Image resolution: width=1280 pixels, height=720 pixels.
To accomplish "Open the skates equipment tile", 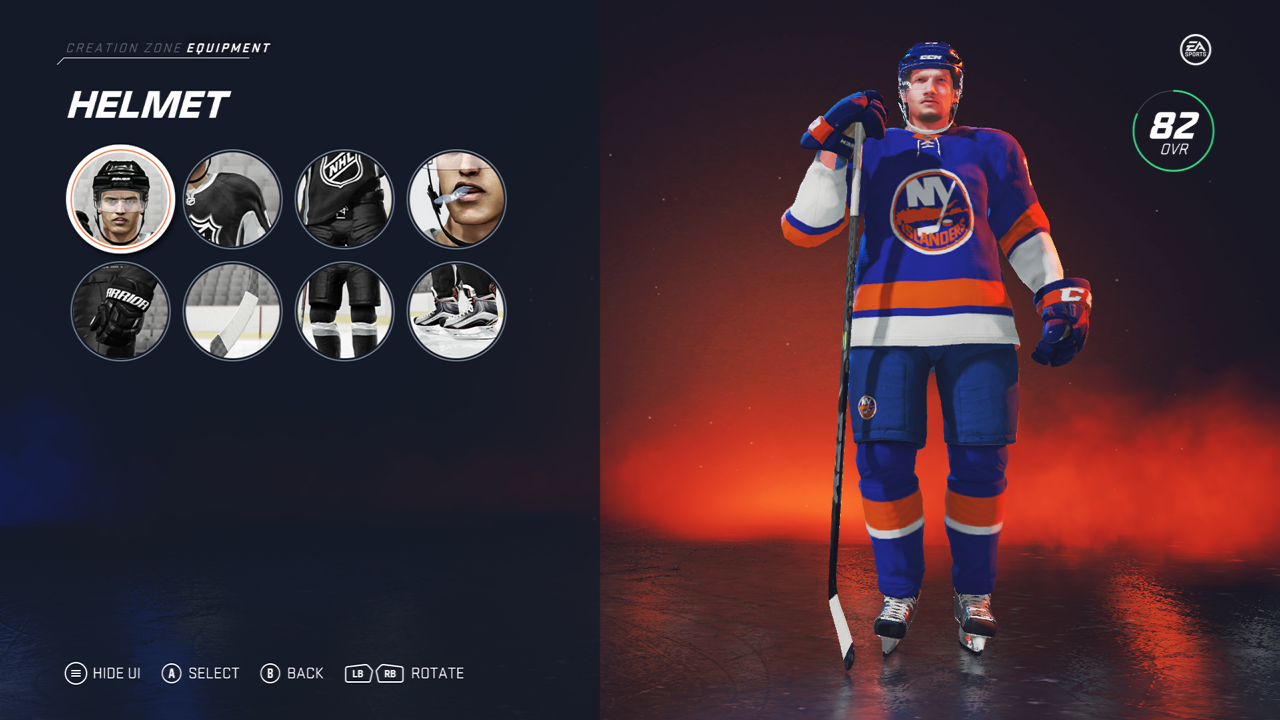I will [x=457, y=311].
